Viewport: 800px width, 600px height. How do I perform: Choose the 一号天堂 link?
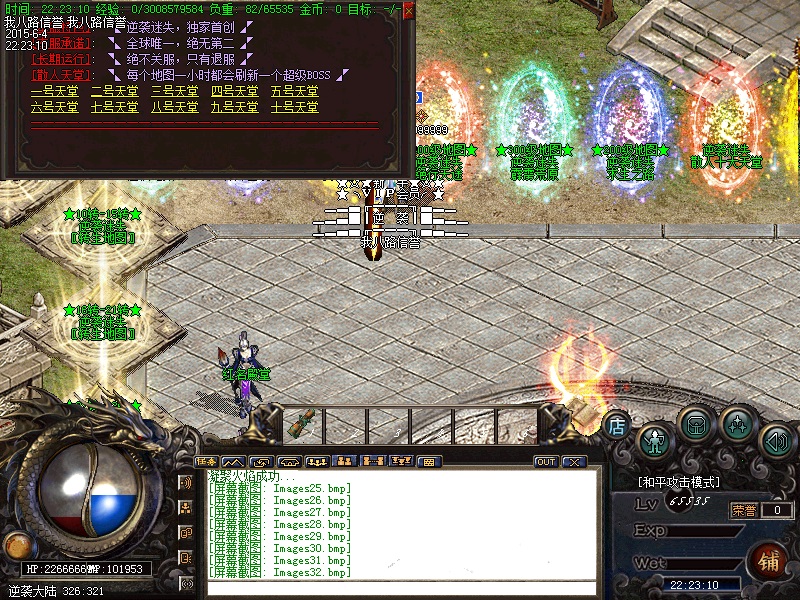[55, 91]
